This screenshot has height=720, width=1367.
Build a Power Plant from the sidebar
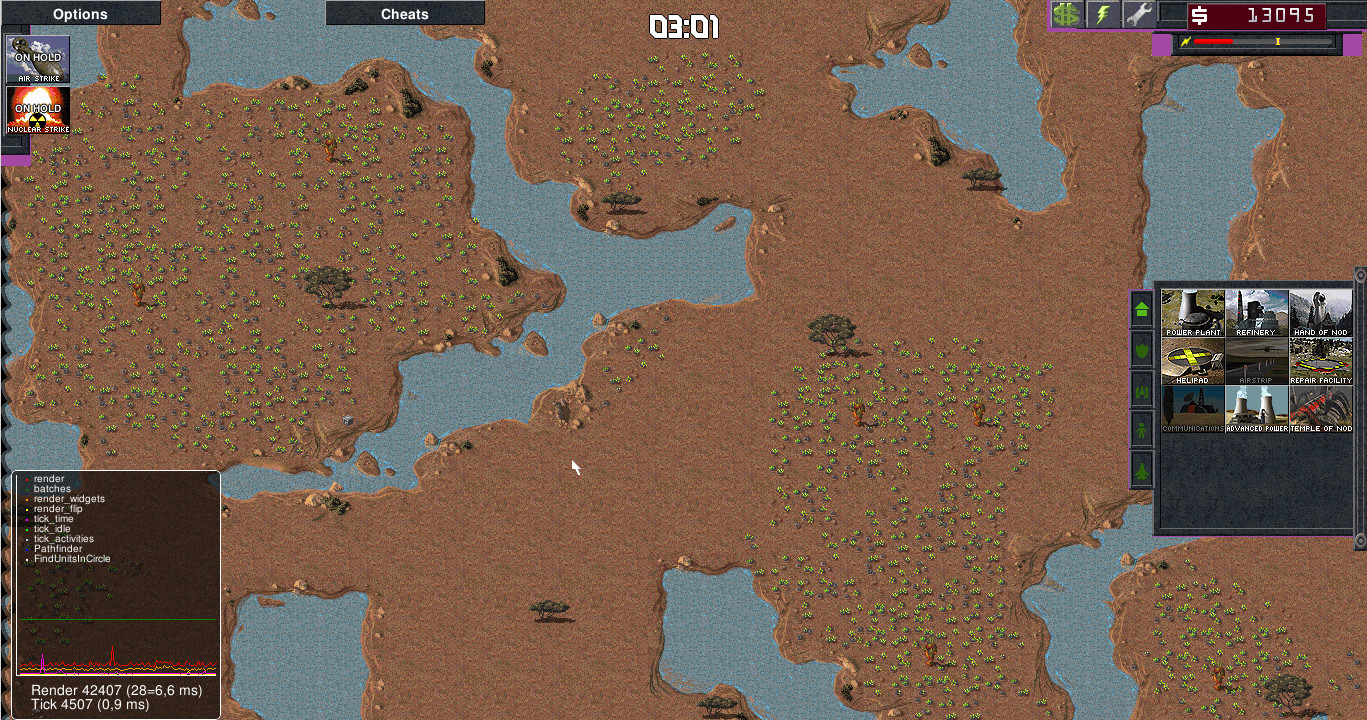click(1192, 310)
